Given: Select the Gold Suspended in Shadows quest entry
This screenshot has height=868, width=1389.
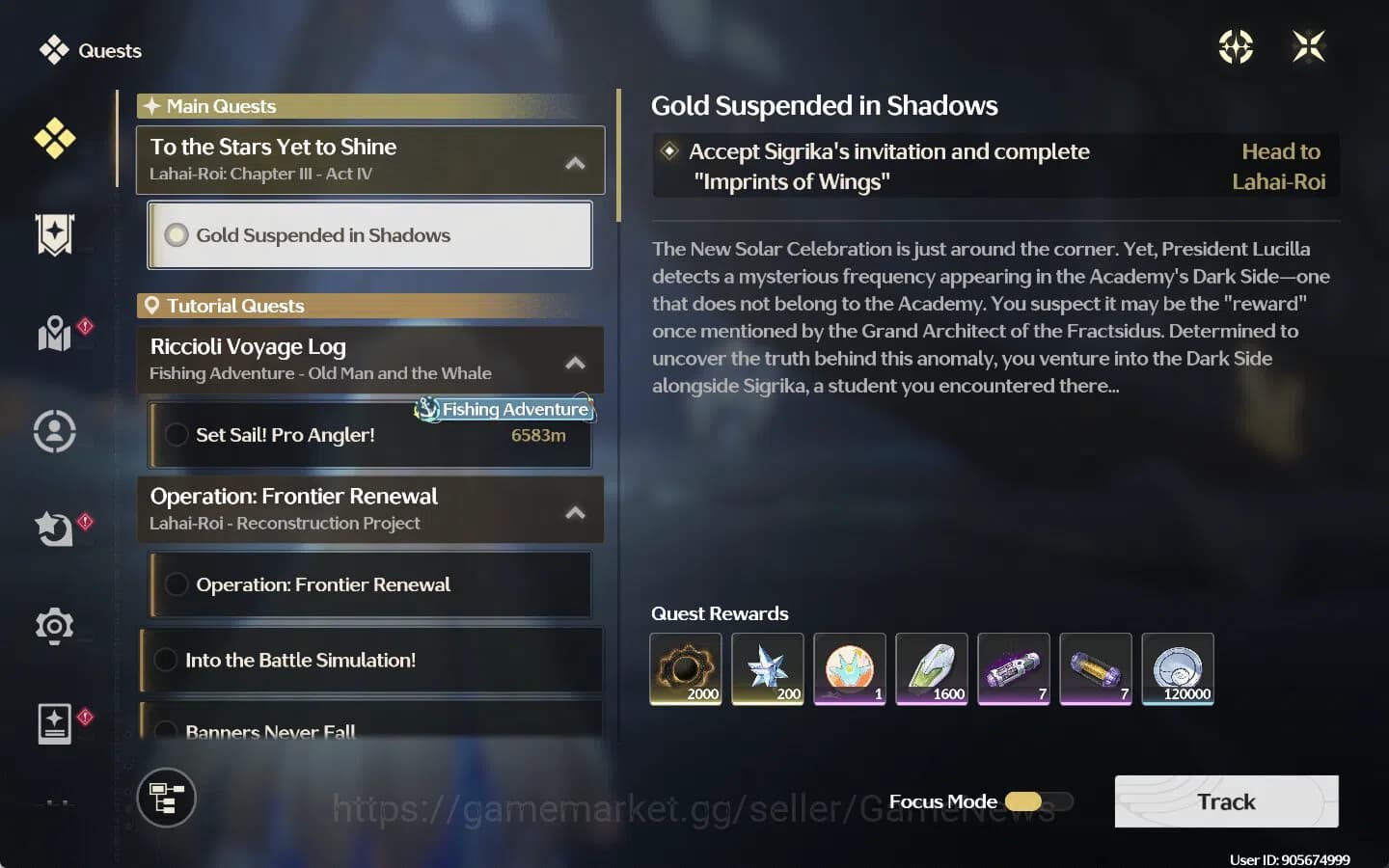Looking at the screenshot, I should point(370,235).
